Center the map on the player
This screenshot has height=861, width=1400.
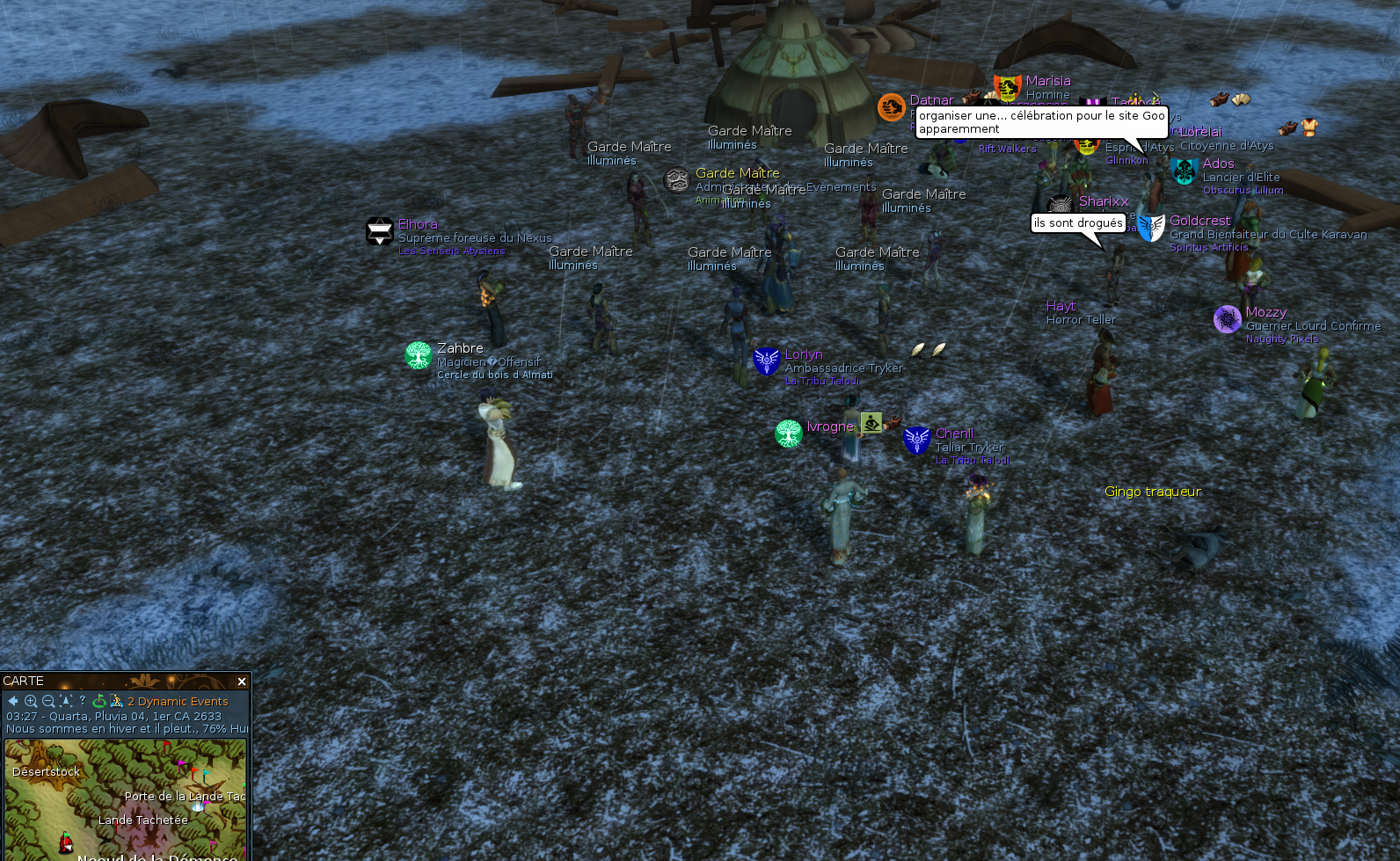click(66, 701)
